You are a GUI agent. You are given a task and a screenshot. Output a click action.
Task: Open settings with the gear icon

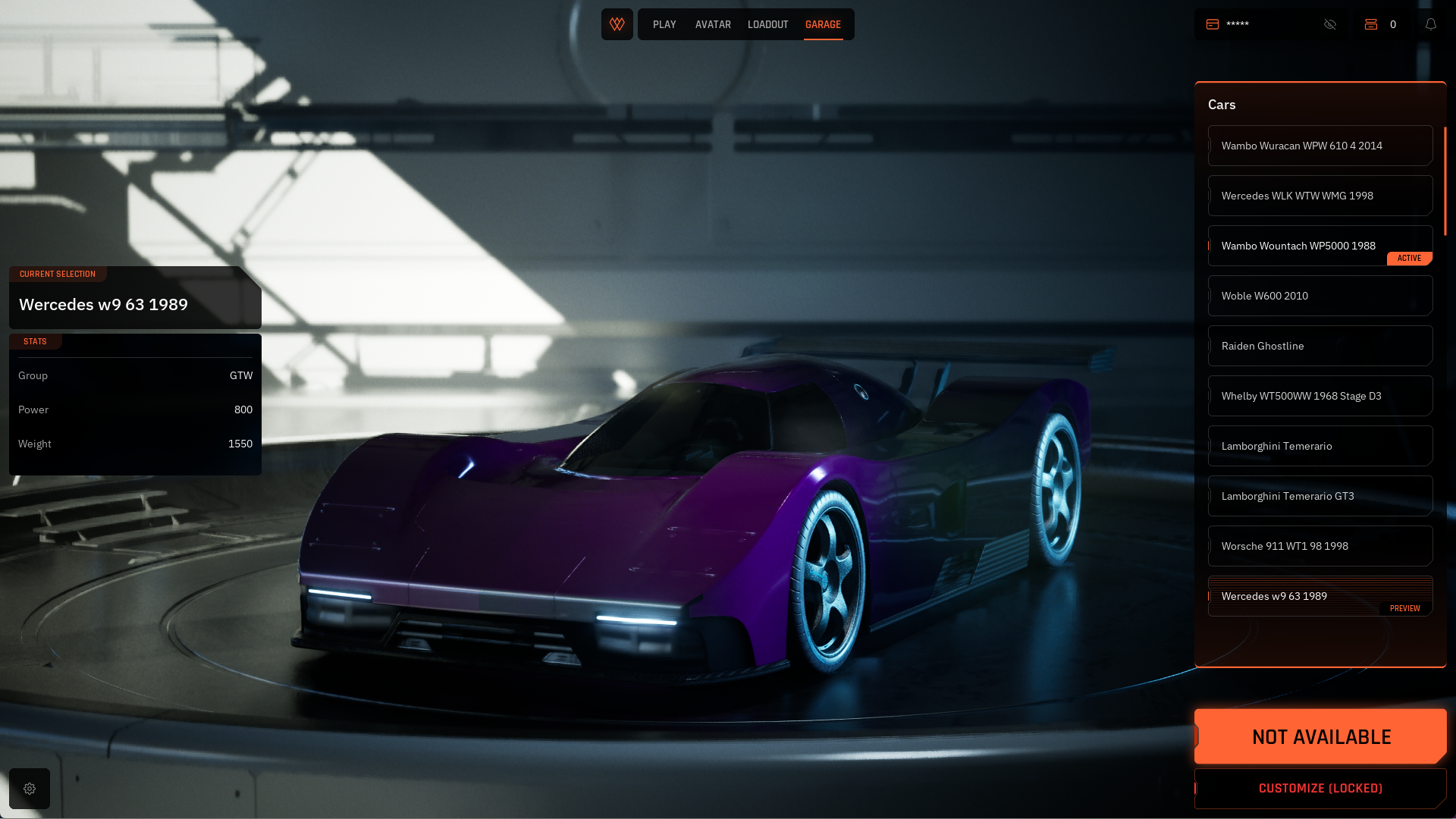(30, 789)
